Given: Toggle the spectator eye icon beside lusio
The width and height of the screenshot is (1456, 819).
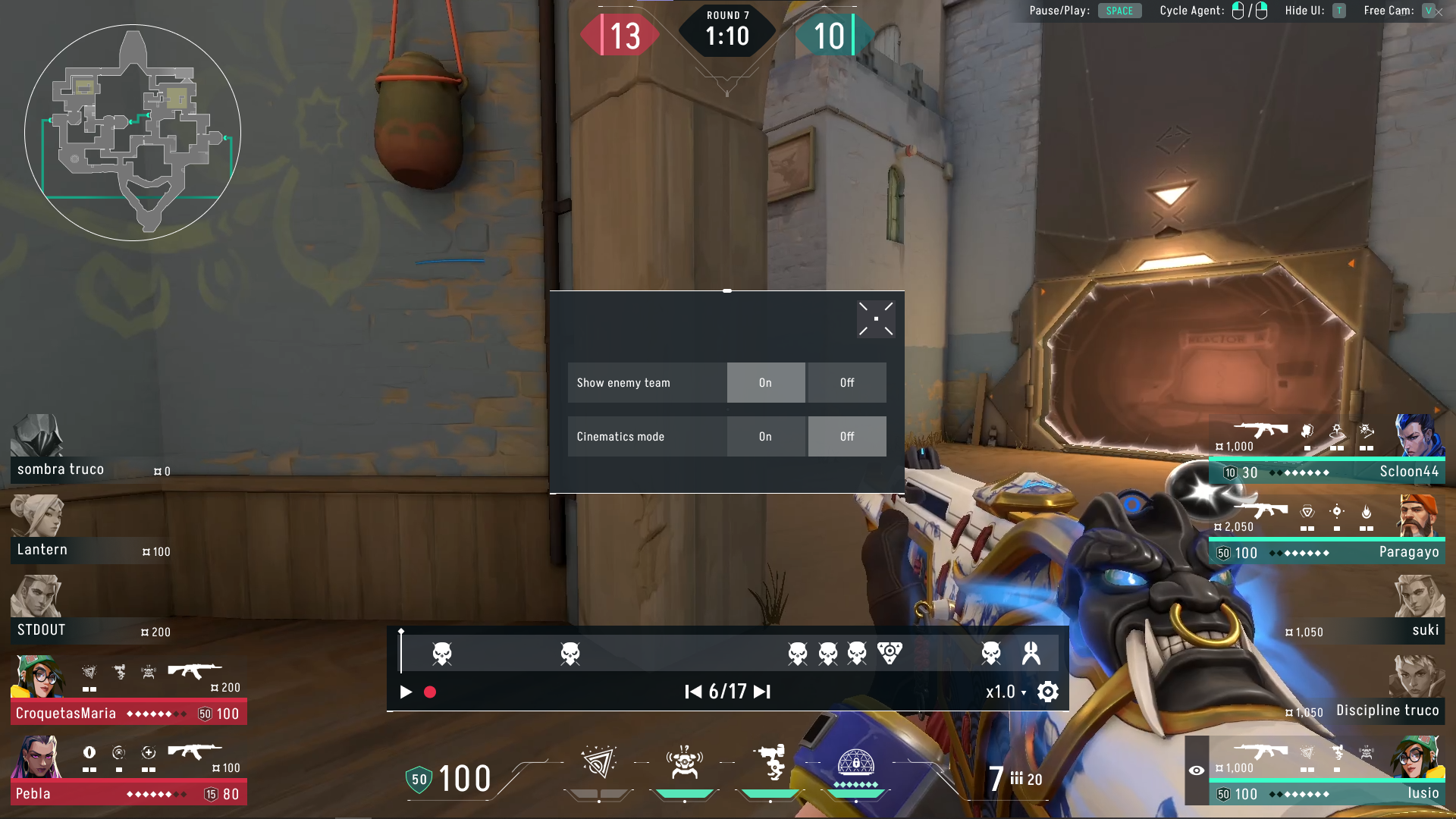Looking at the screenshot, I should [1197, 770].
